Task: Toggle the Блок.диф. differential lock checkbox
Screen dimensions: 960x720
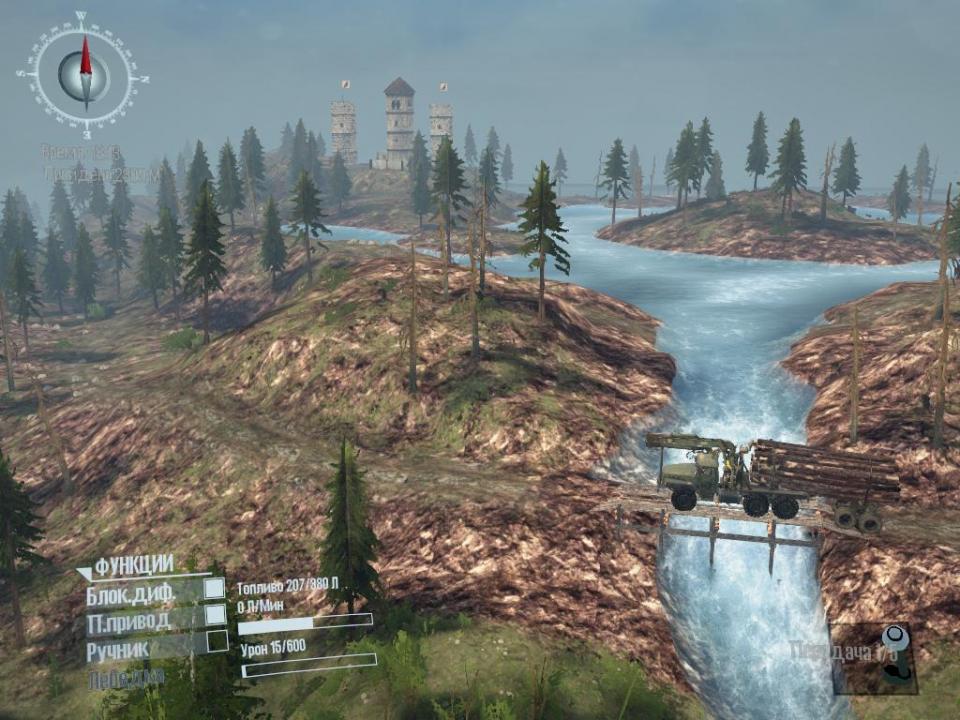Action: tap(214, 589)
